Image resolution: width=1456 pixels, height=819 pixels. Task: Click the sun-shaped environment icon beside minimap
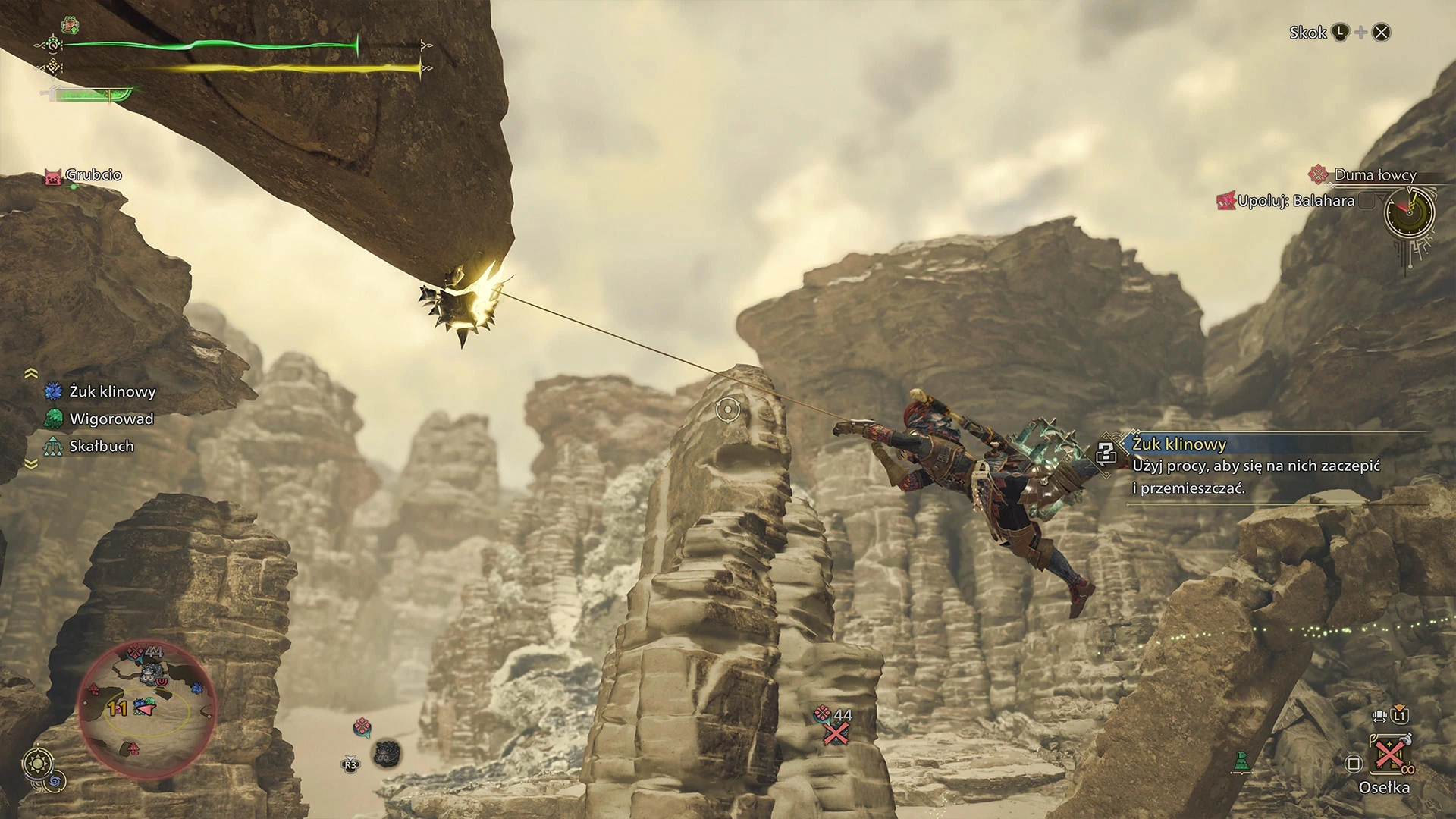tap(38, 763)
